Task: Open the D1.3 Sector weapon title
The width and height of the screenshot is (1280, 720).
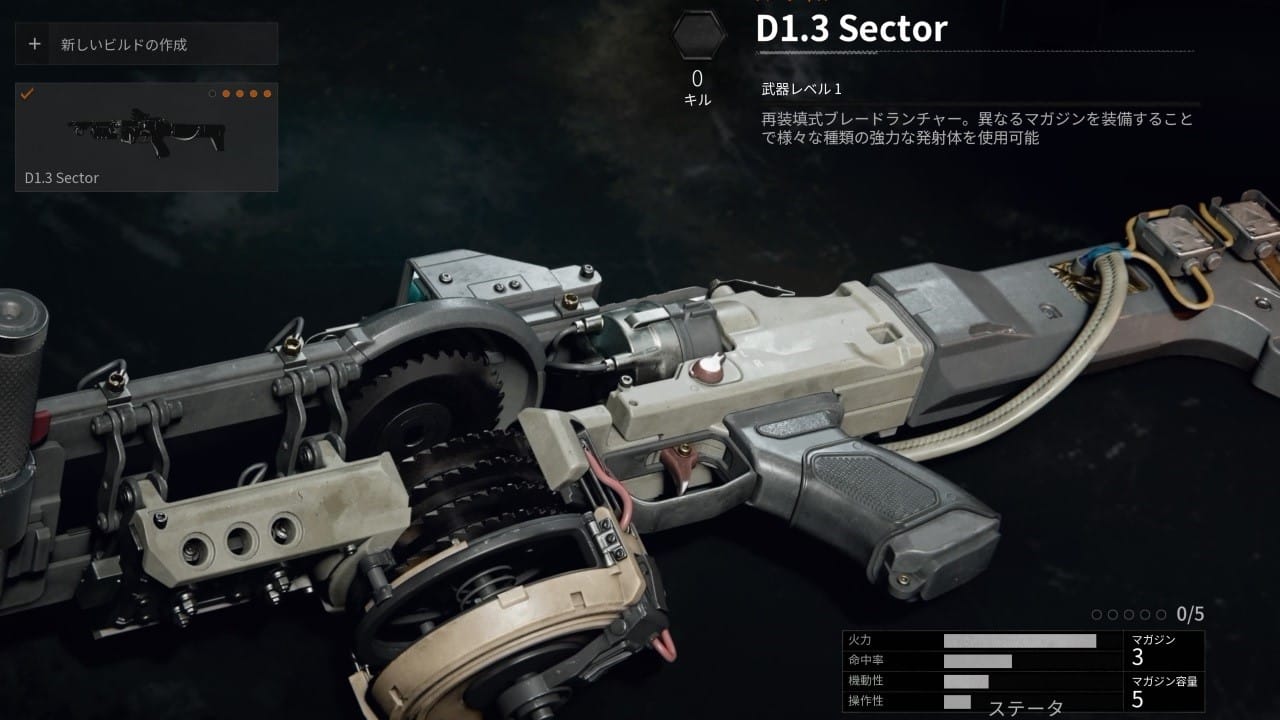Action: point(851,29)
